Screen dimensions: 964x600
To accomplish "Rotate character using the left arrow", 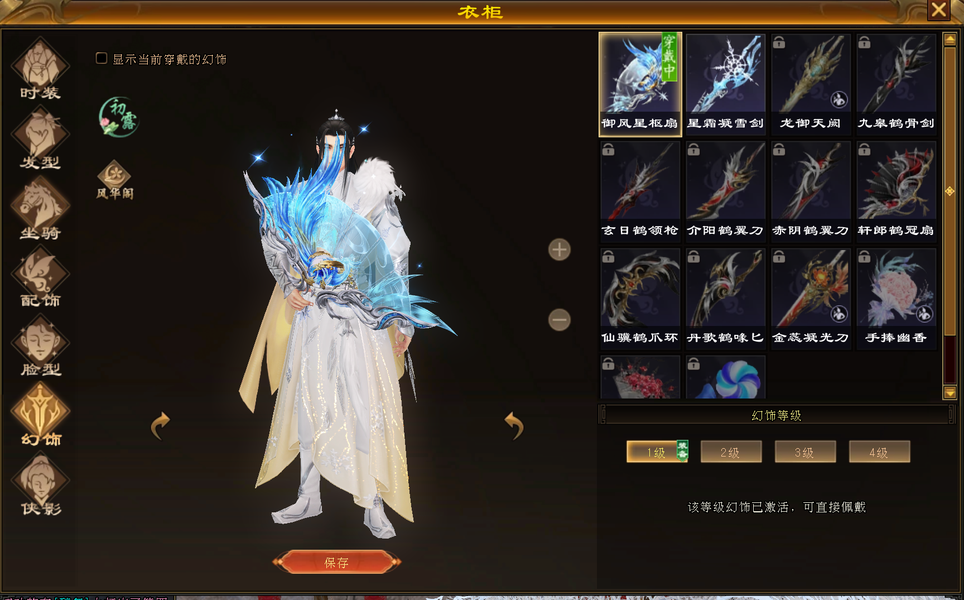I will [160, 426].
